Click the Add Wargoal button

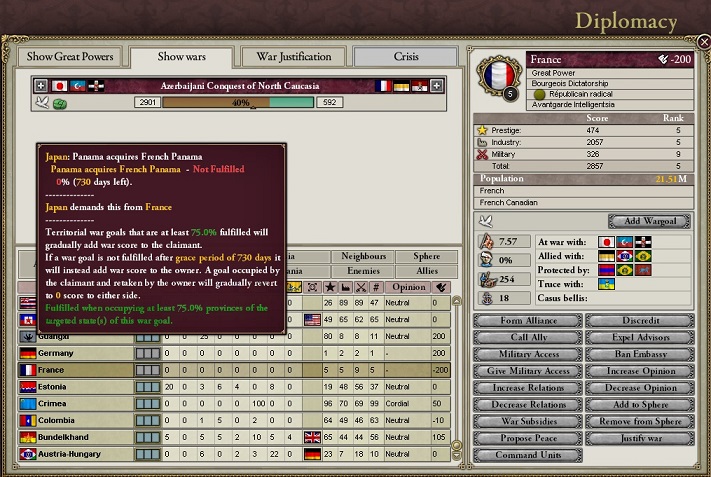tap(648, 220)
